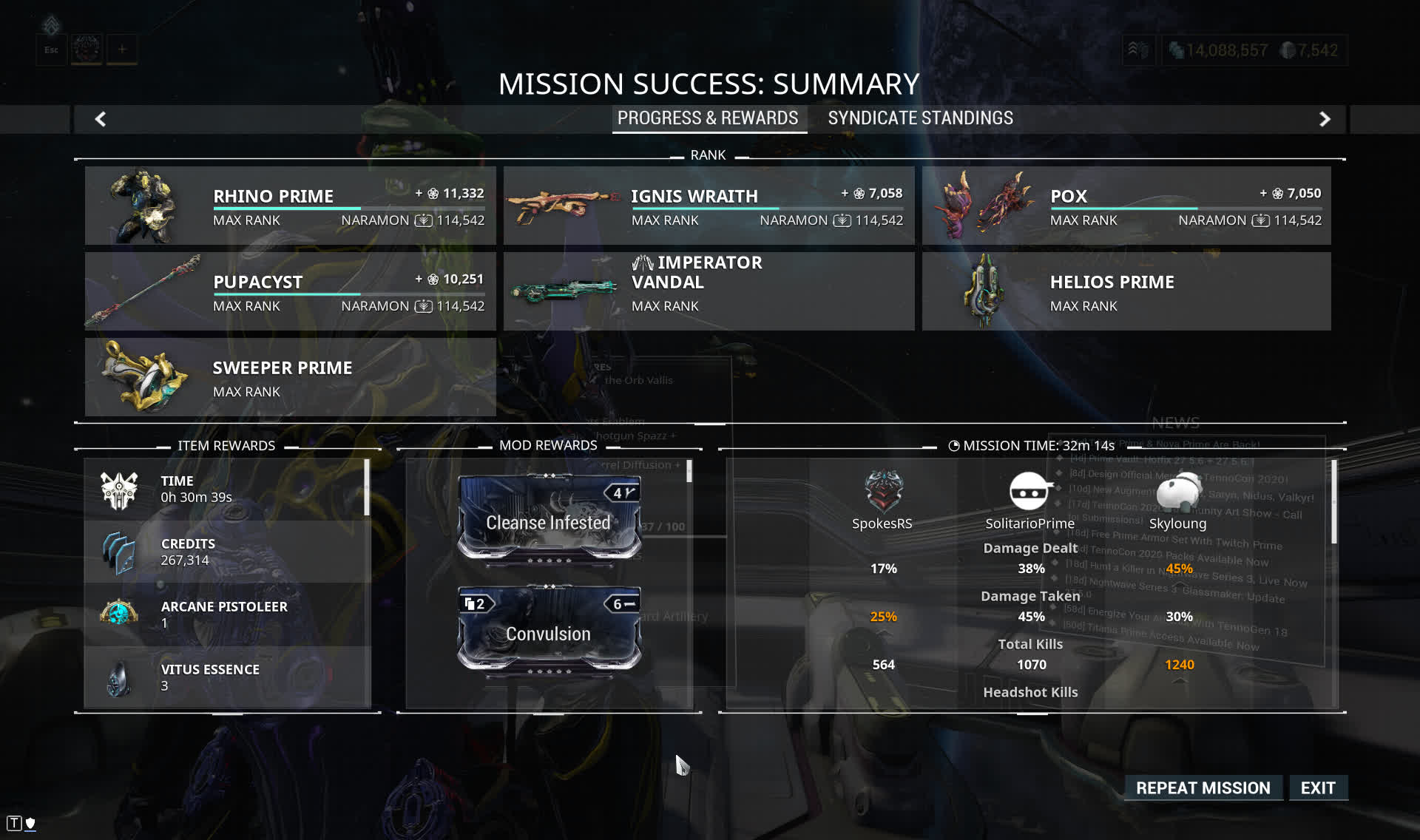
Task: View Skyloung player avatar
Action: [1177, 491]
